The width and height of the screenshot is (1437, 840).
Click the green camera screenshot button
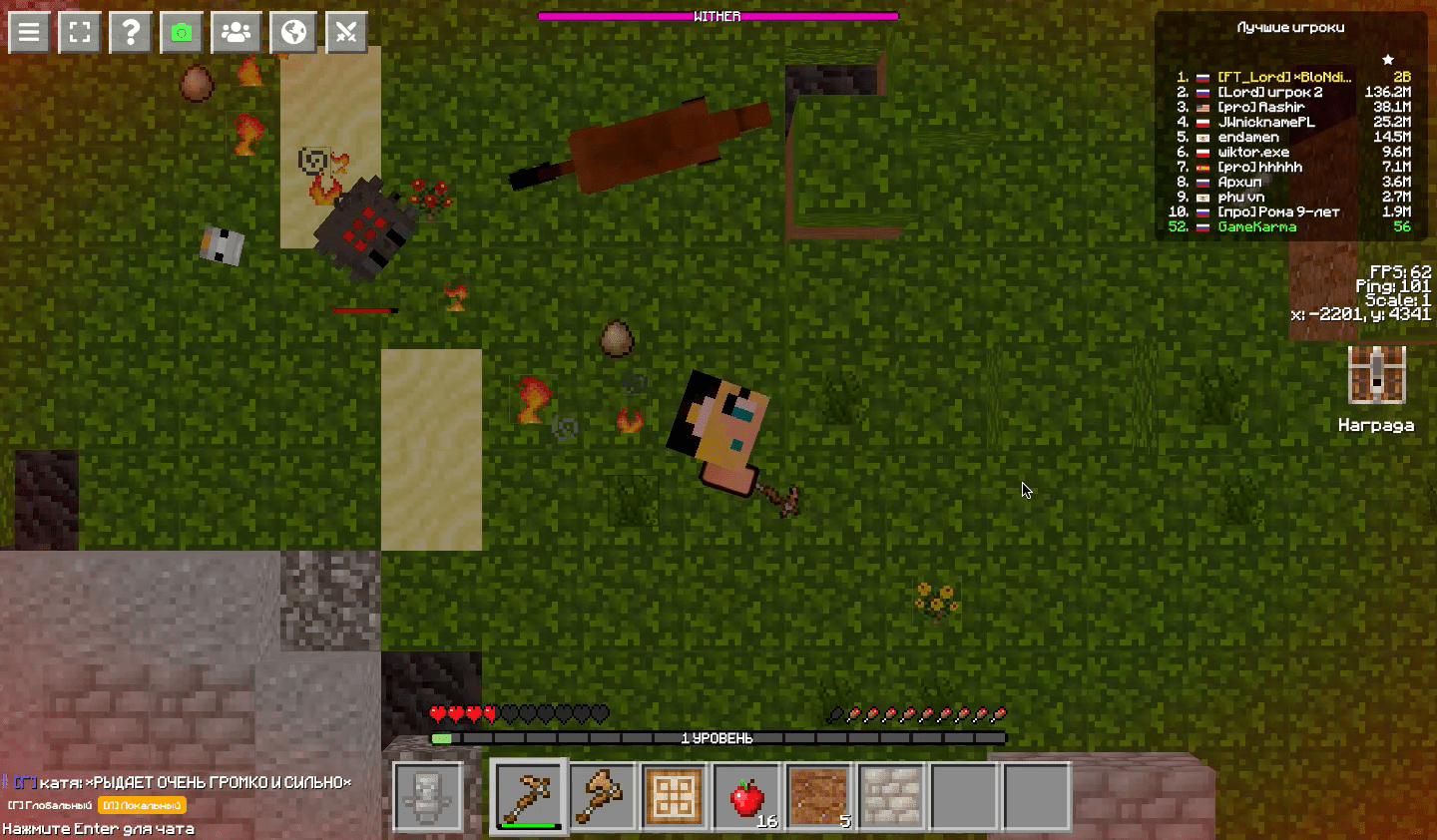181,32
